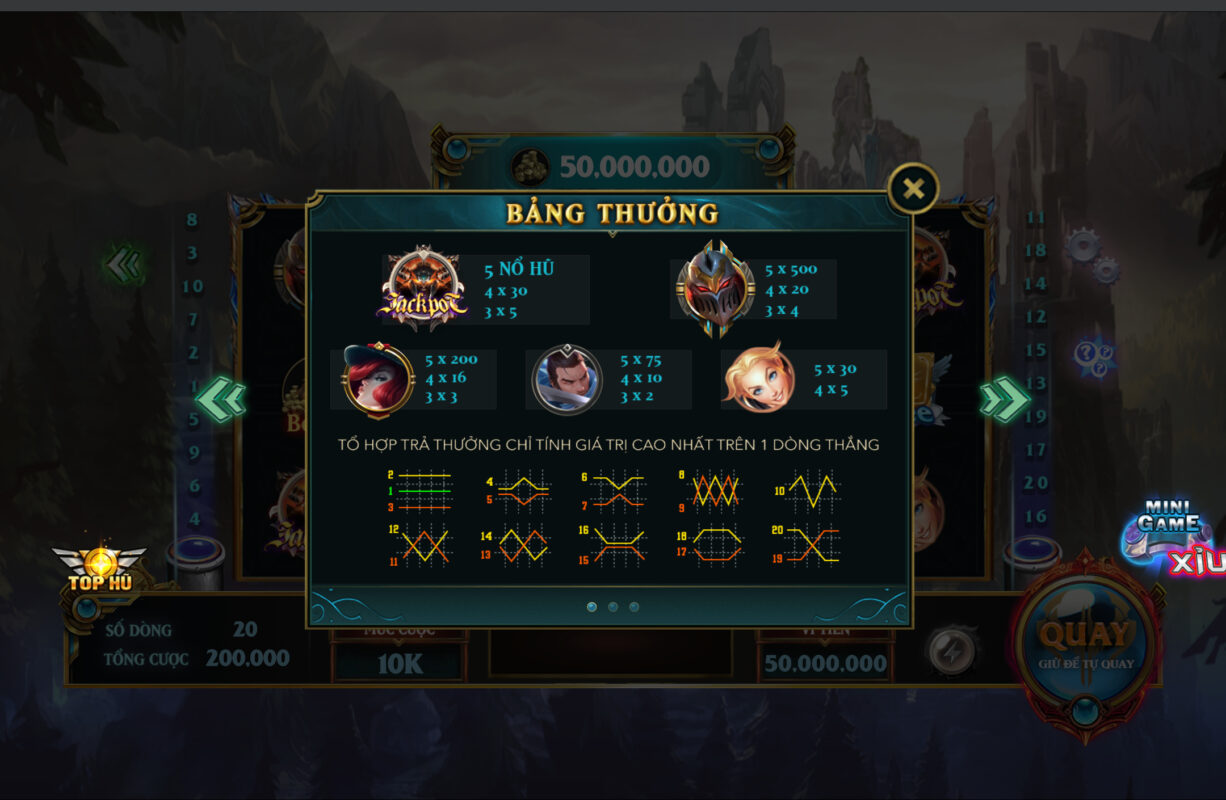This screenshot has width=1226, height=800.
Task: Toggle the lightning bolt turbo spin button
Action: point(952,651)
